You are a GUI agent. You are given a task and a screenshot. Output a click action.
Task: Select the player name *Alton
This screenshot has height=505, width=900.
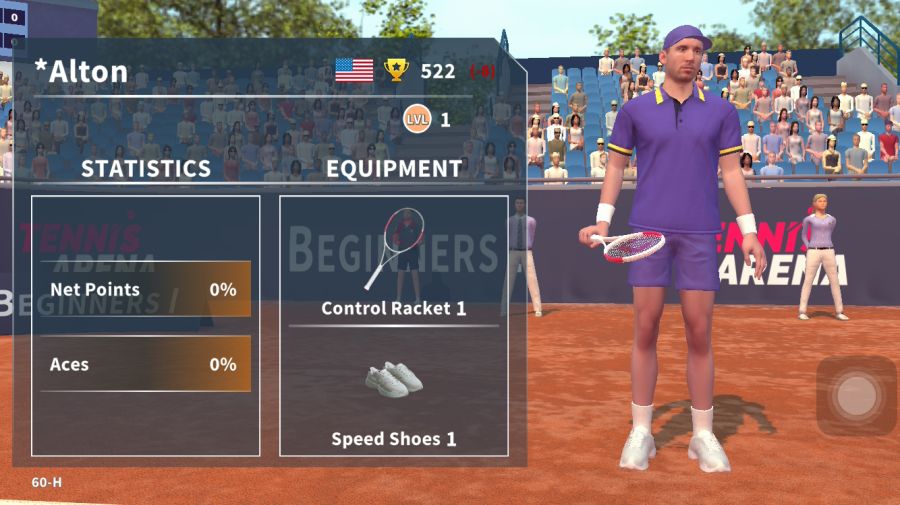tap(81, 71)
